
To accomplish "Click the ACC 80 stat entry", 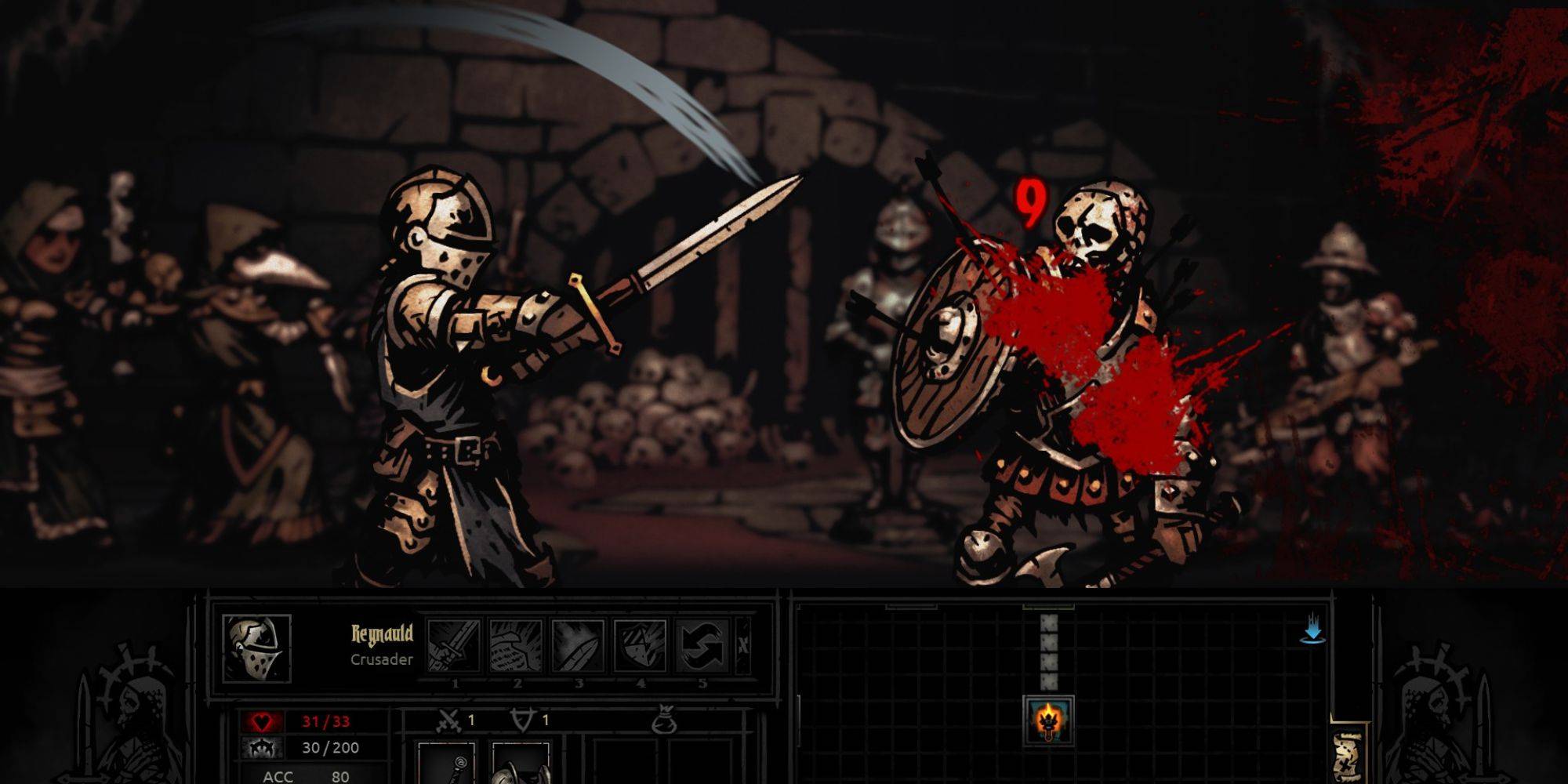I will (x=305, y=779).
